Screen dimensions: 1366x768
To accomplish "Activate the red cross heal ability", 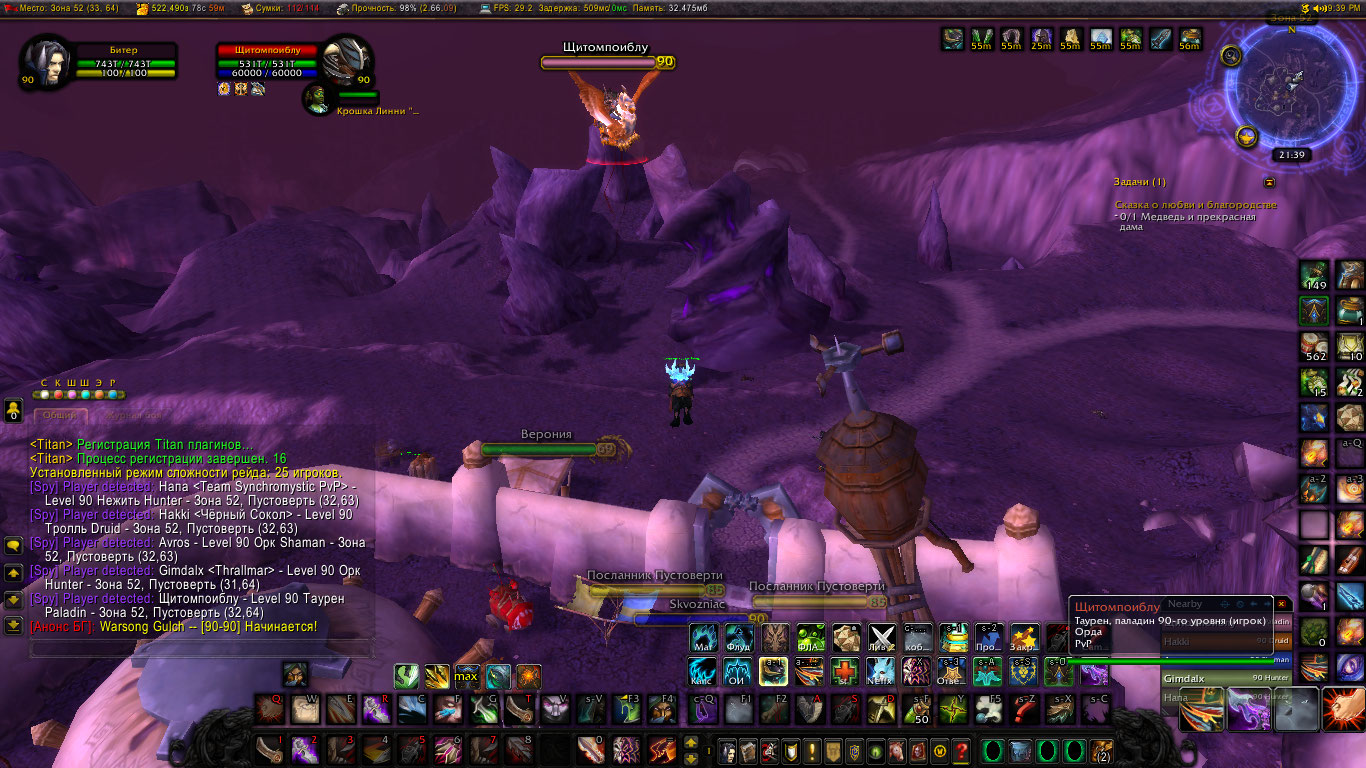I will [845, 669].
